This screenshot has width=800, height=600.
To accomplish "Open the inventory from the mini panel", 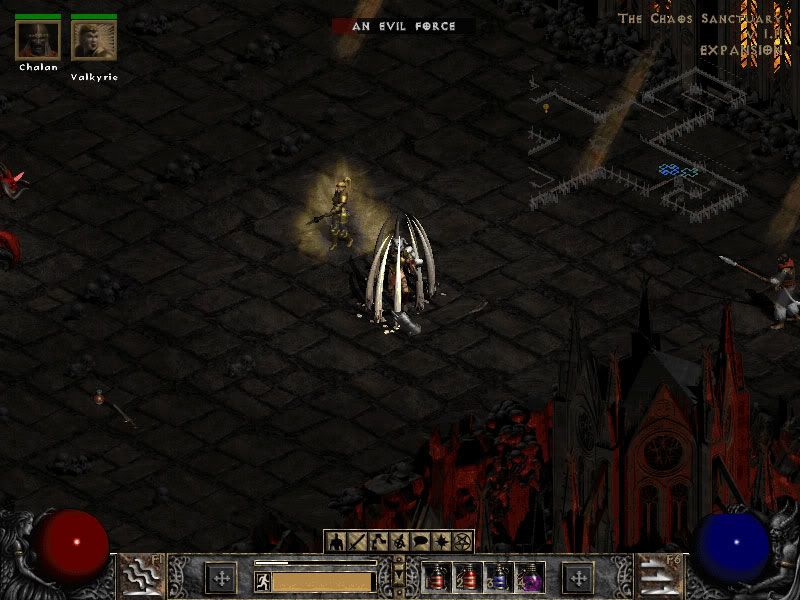I will point(356,542).
